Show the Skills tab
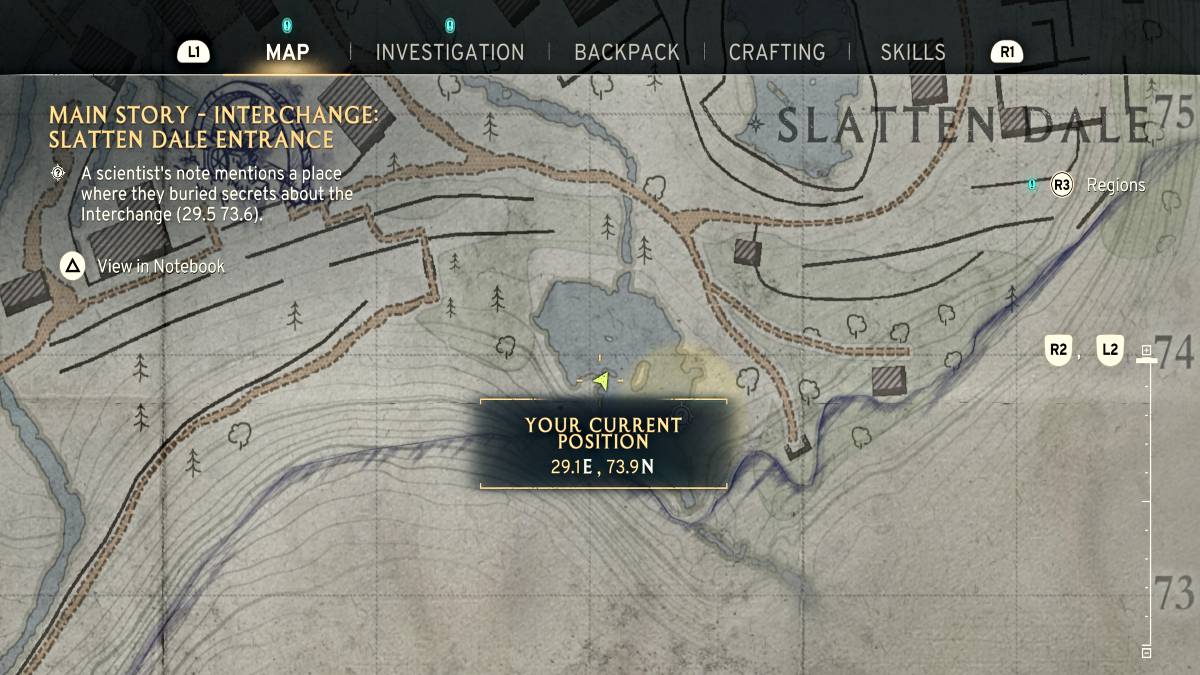Viewport: 1200px width, 675px height. tap(912, 52)
